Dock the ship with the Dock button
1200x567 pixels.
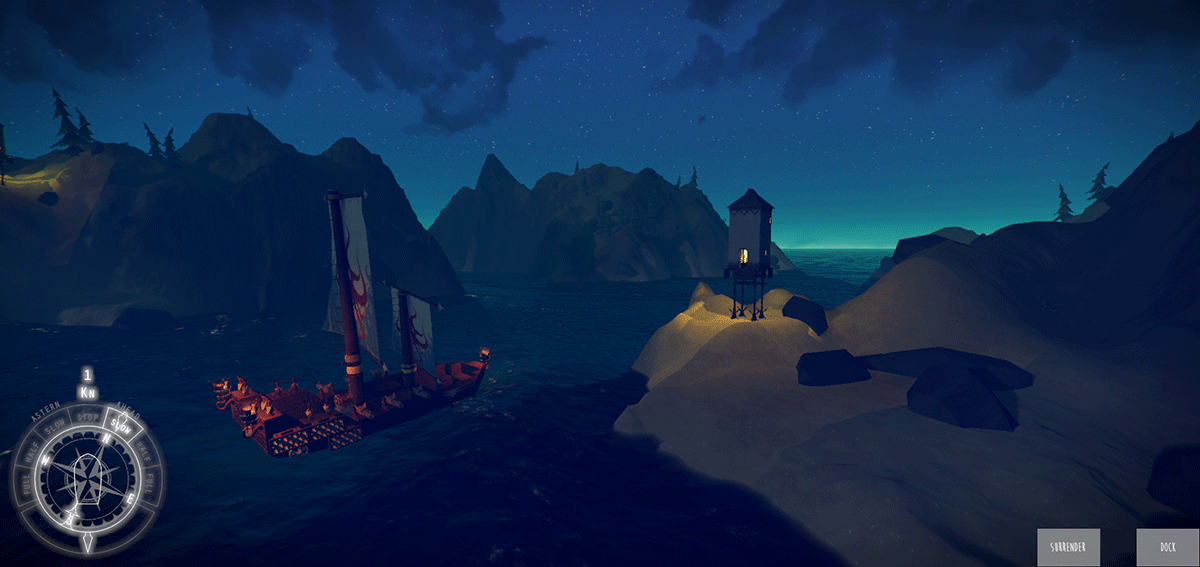pyautogui.click(x=1167, y=548)
